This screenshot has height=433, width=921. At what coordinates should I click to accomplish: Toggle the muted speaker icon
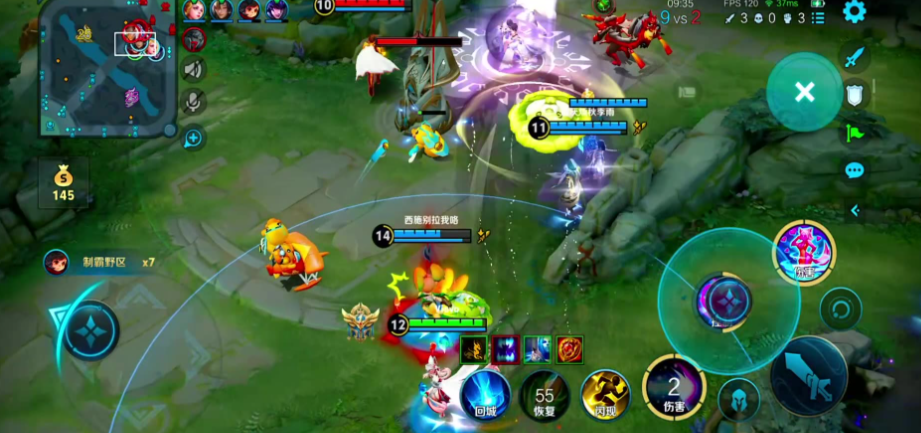[194, 69]
